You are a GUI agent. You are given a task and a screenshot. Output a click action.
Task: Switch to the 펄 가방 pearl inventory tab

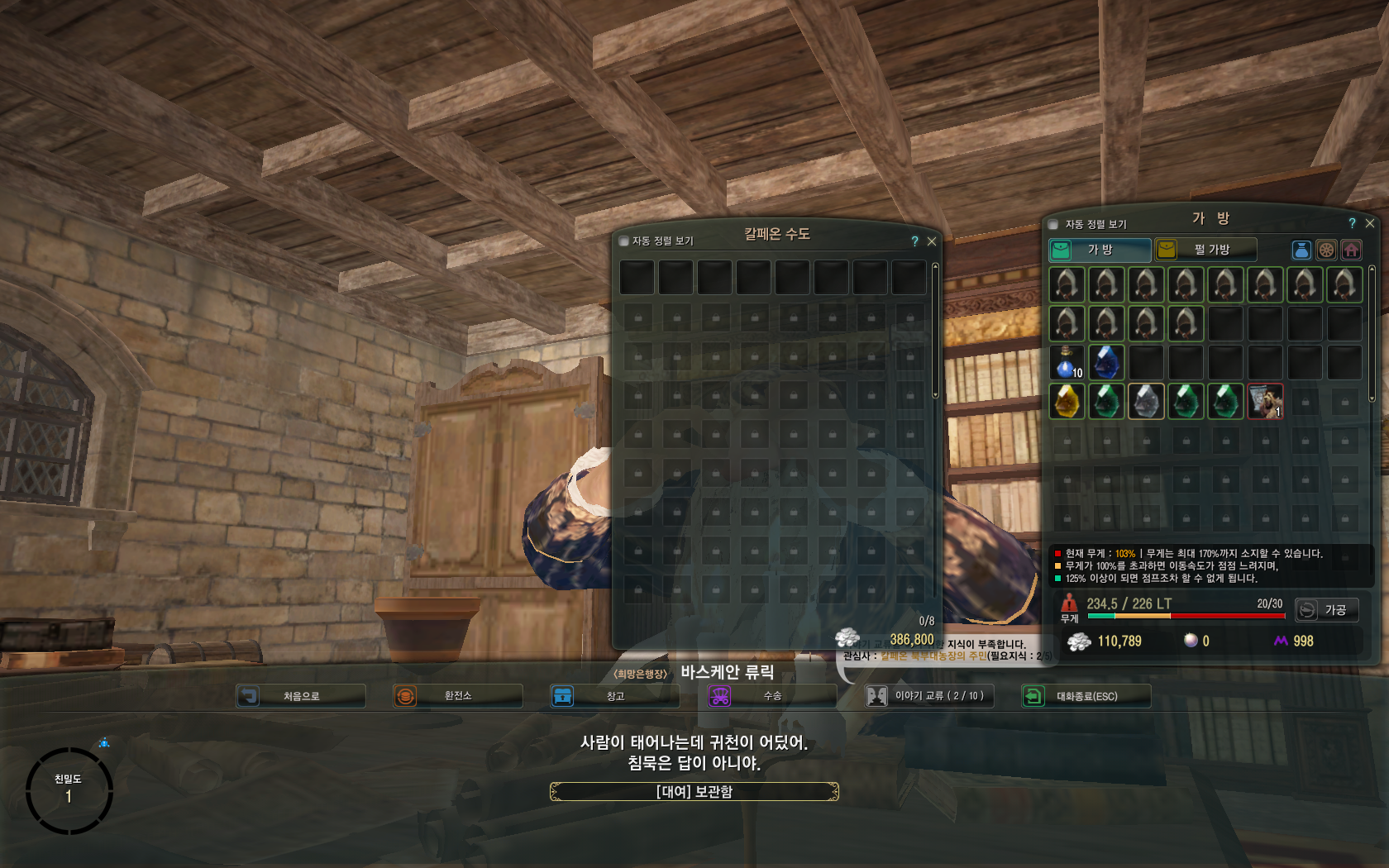pyautogui.click(x=1205, y=250)
